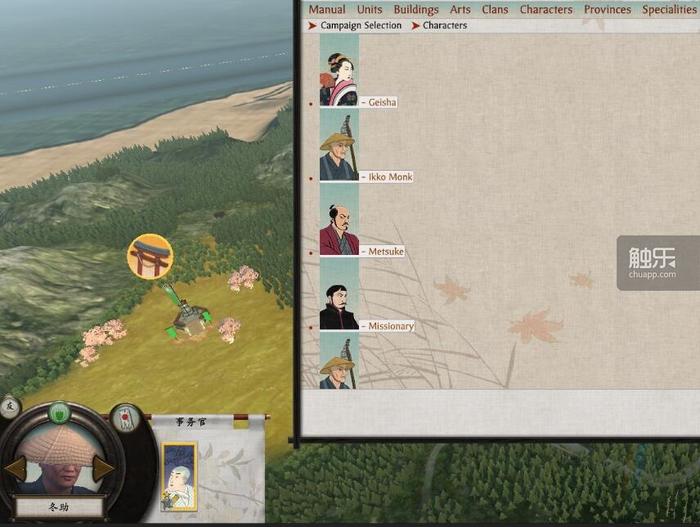Switch to the Units tab
Image resolution: width=700 pixels, height=527 pixels.
tap(369, 10)
